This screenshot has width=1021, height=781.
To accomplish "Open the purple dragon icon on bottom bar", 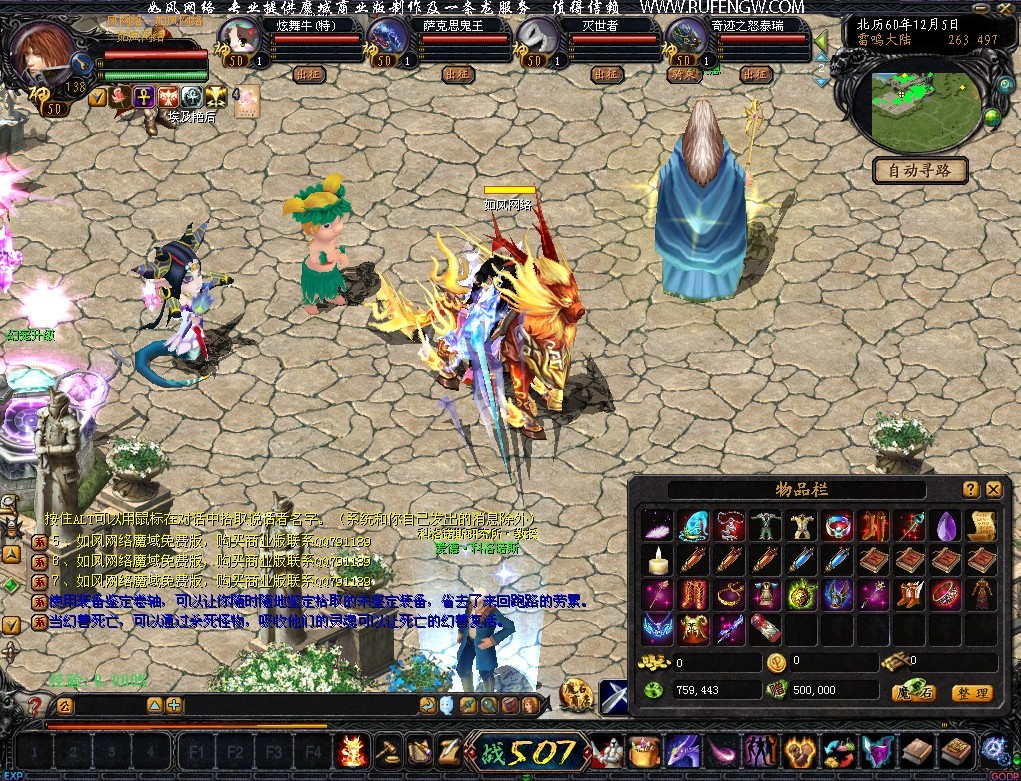I will pos(683,750).
